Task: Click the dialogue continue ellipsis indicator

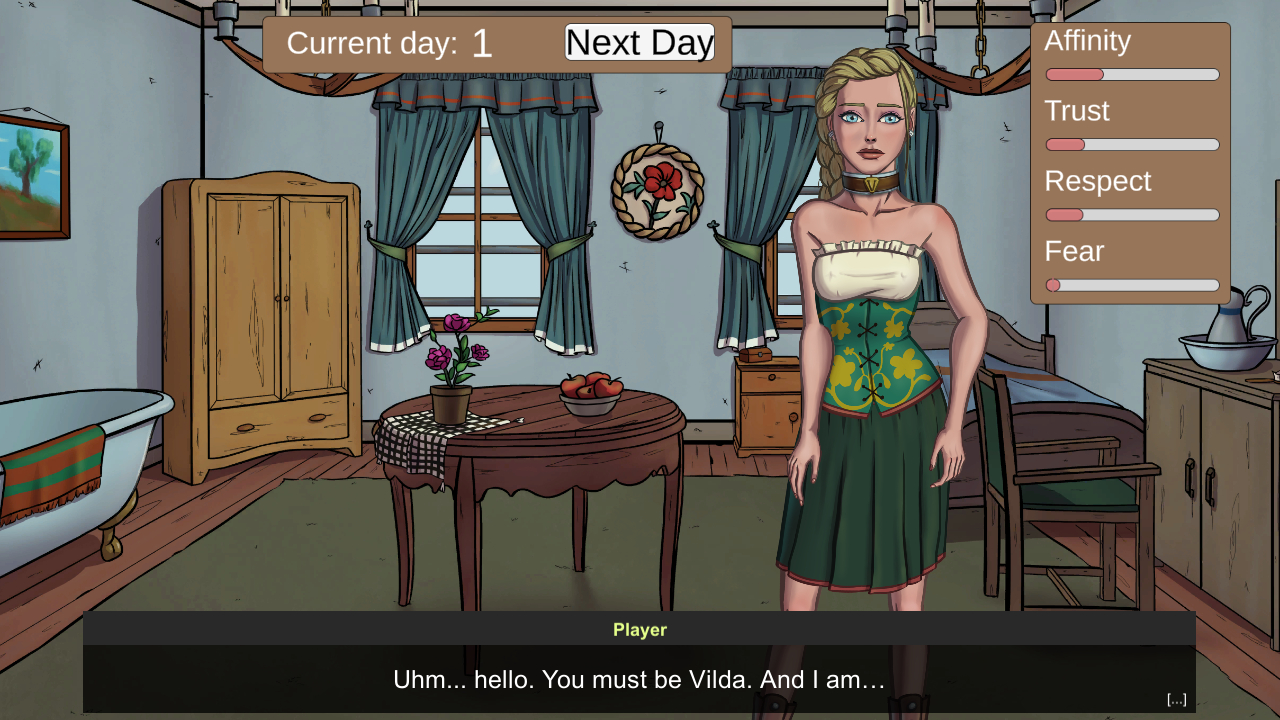Action: click(x=1176, y=699)
